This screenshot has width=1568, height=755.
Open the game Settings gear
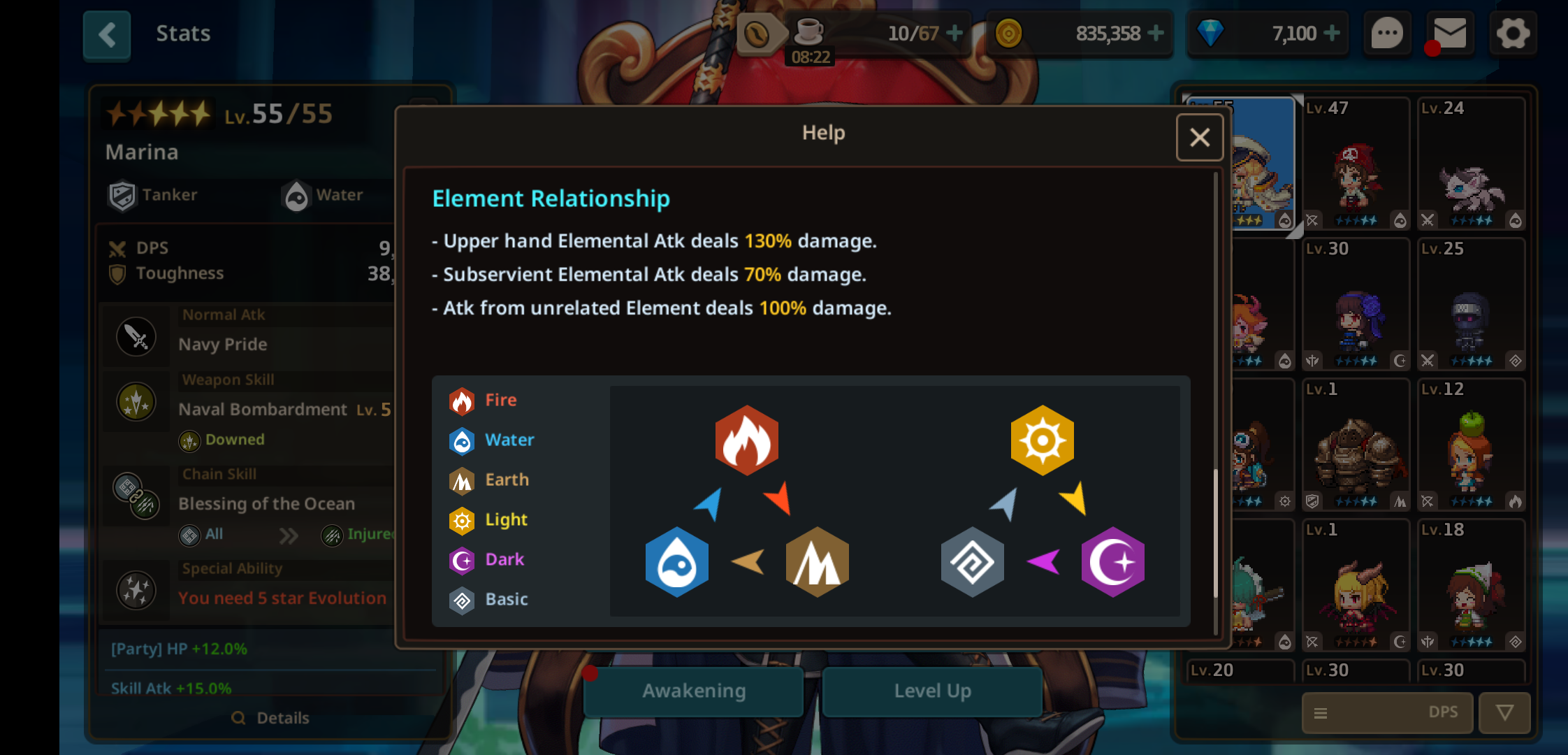coord(1513,33)
